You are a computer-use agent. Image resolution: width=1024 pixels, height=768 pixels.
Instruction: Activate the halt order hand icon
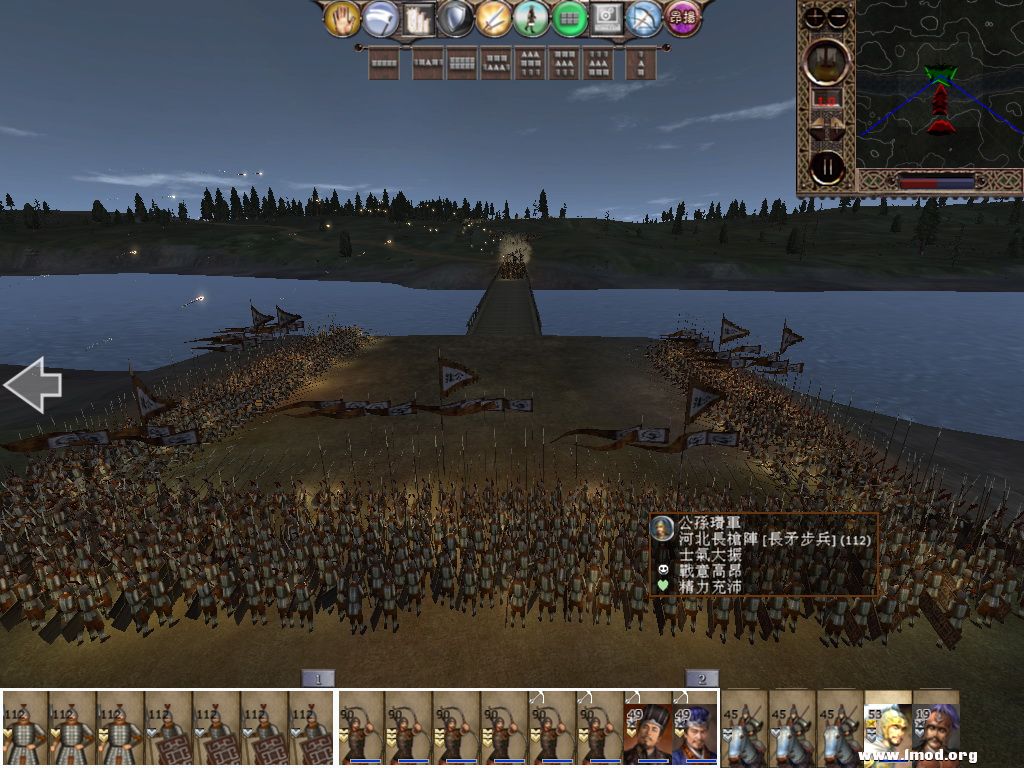343,19
